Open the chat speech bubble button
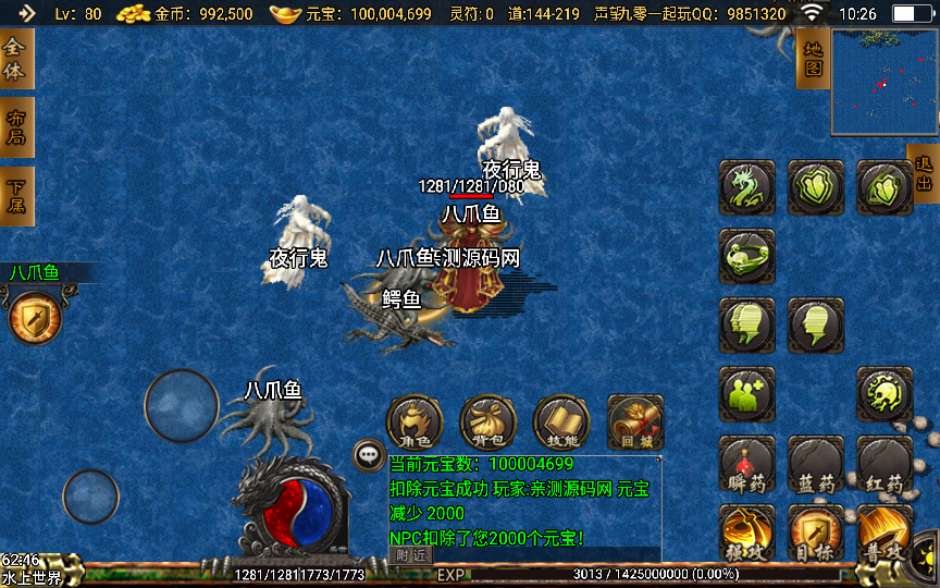The height and width of the screenshot is (588, 940). pyautogui.click(x=369, y=456)
